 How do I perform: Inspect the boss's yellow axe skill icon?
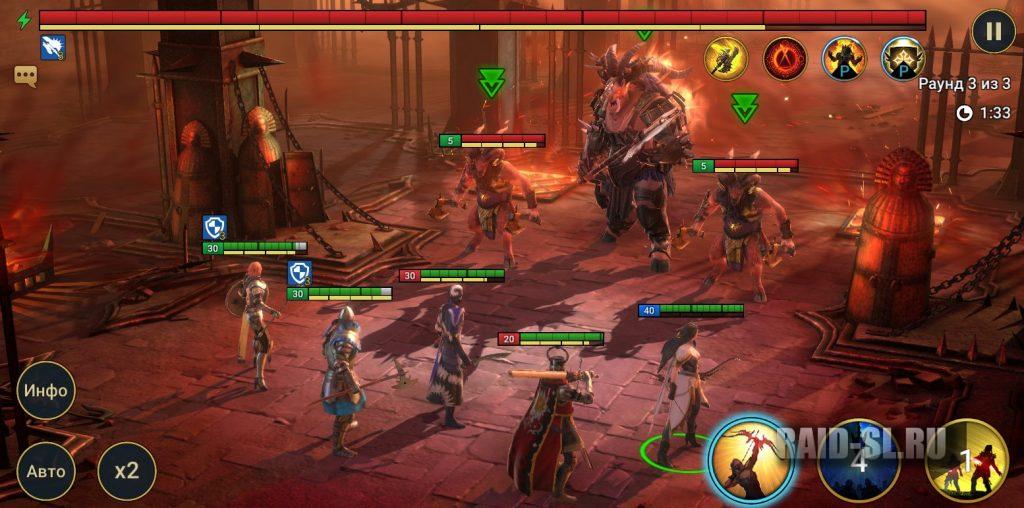click(x=726, y=58)
